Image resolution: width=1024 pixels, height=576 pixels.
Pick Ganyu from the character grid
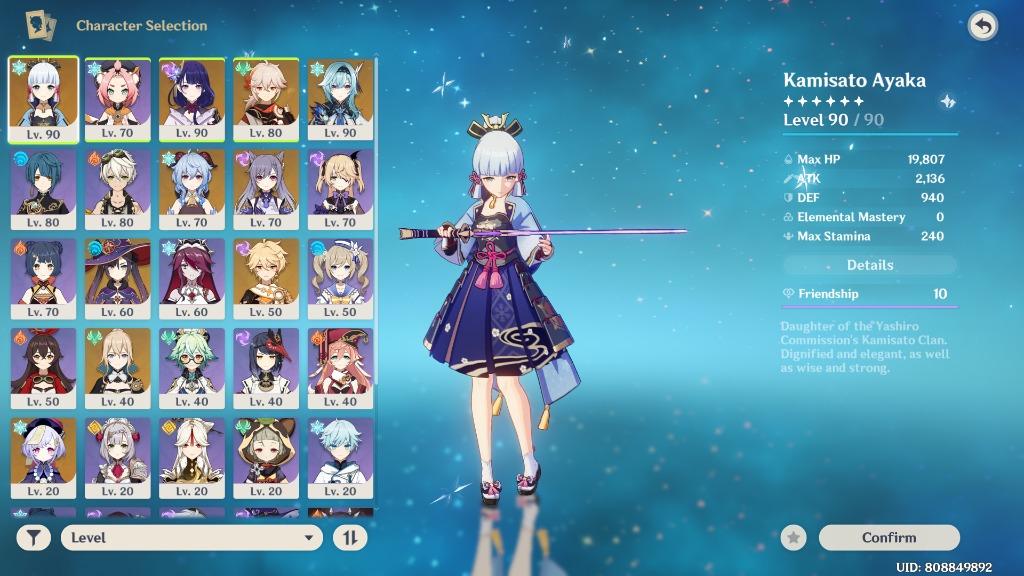(192, 189)
